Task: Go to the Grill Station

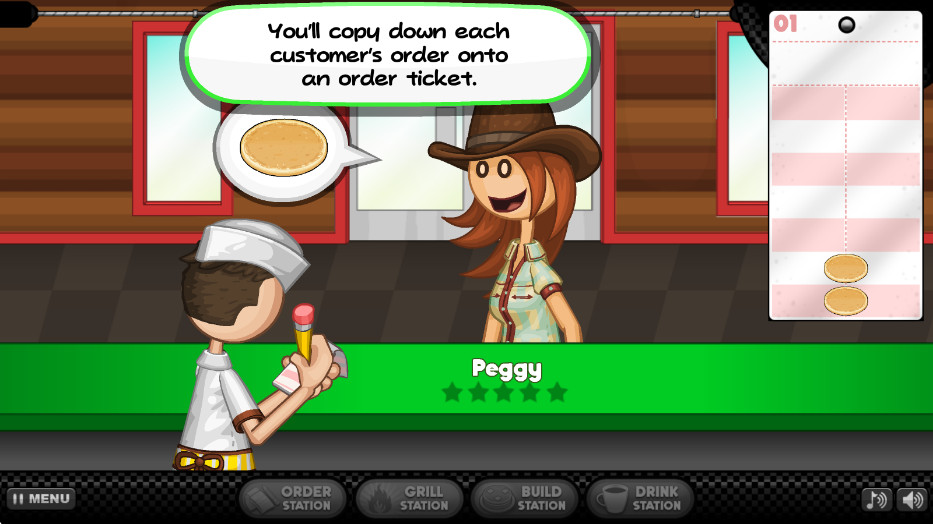Action: 410,498
